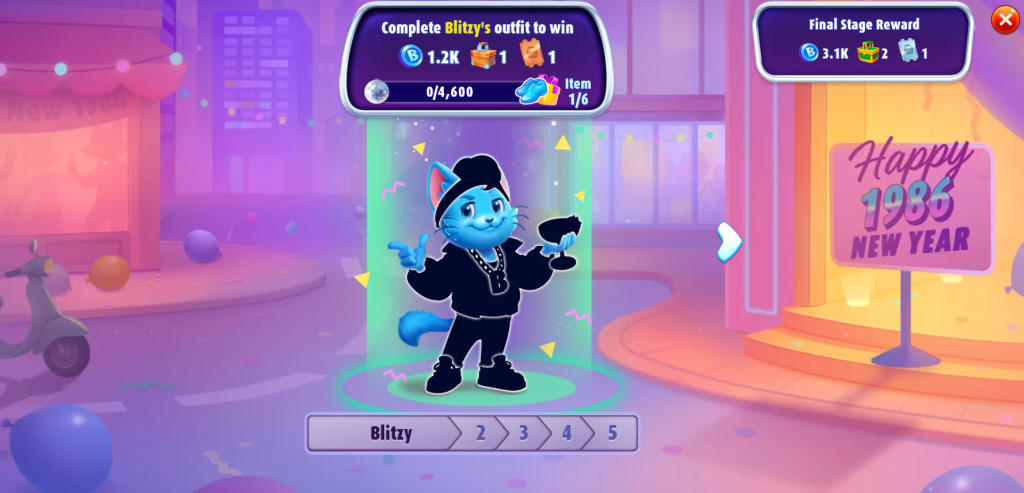Open the Final Stage Reward panel
This screenshot has height=493, width=1024.
click(863, 41)
